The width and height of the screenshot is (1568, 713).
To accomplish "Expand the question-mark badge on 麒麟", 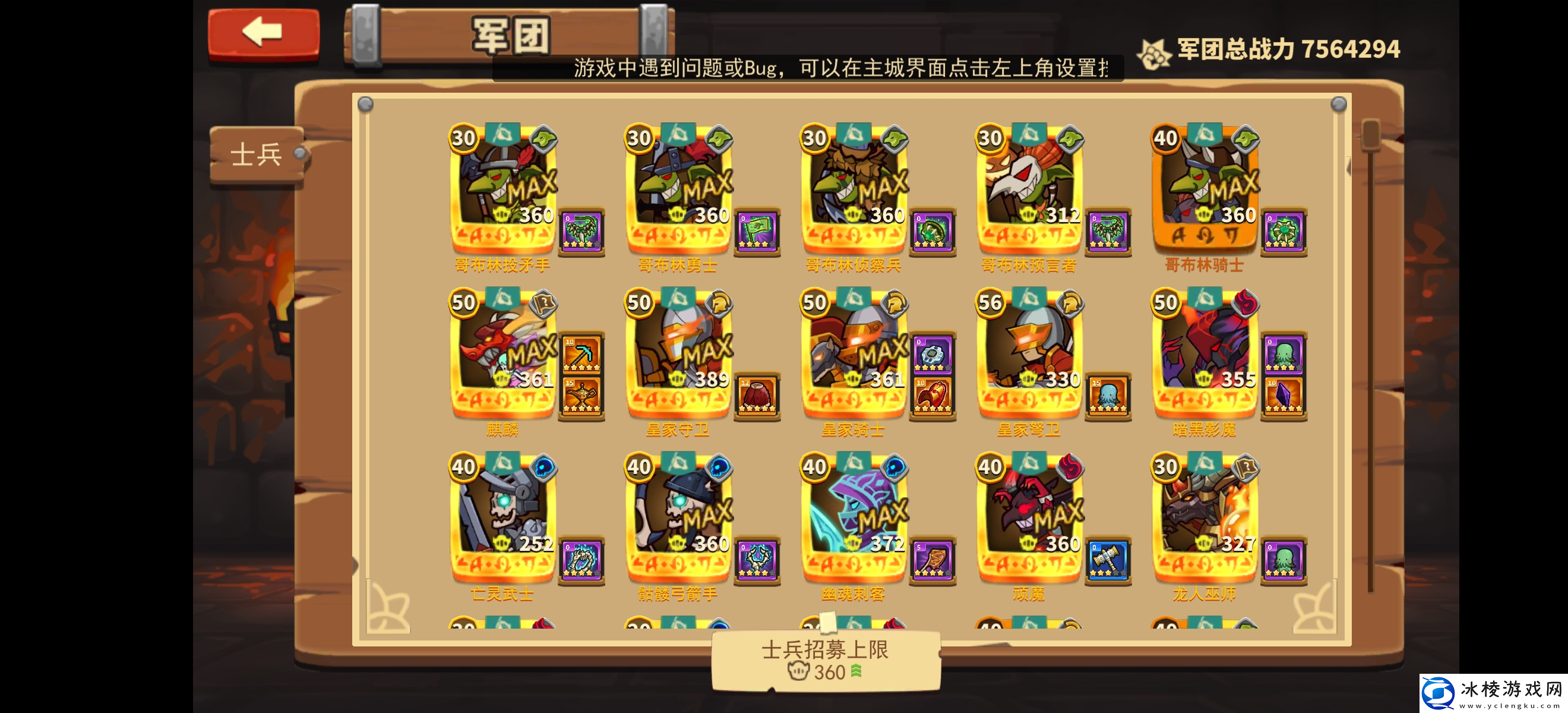I will (542, 303).
